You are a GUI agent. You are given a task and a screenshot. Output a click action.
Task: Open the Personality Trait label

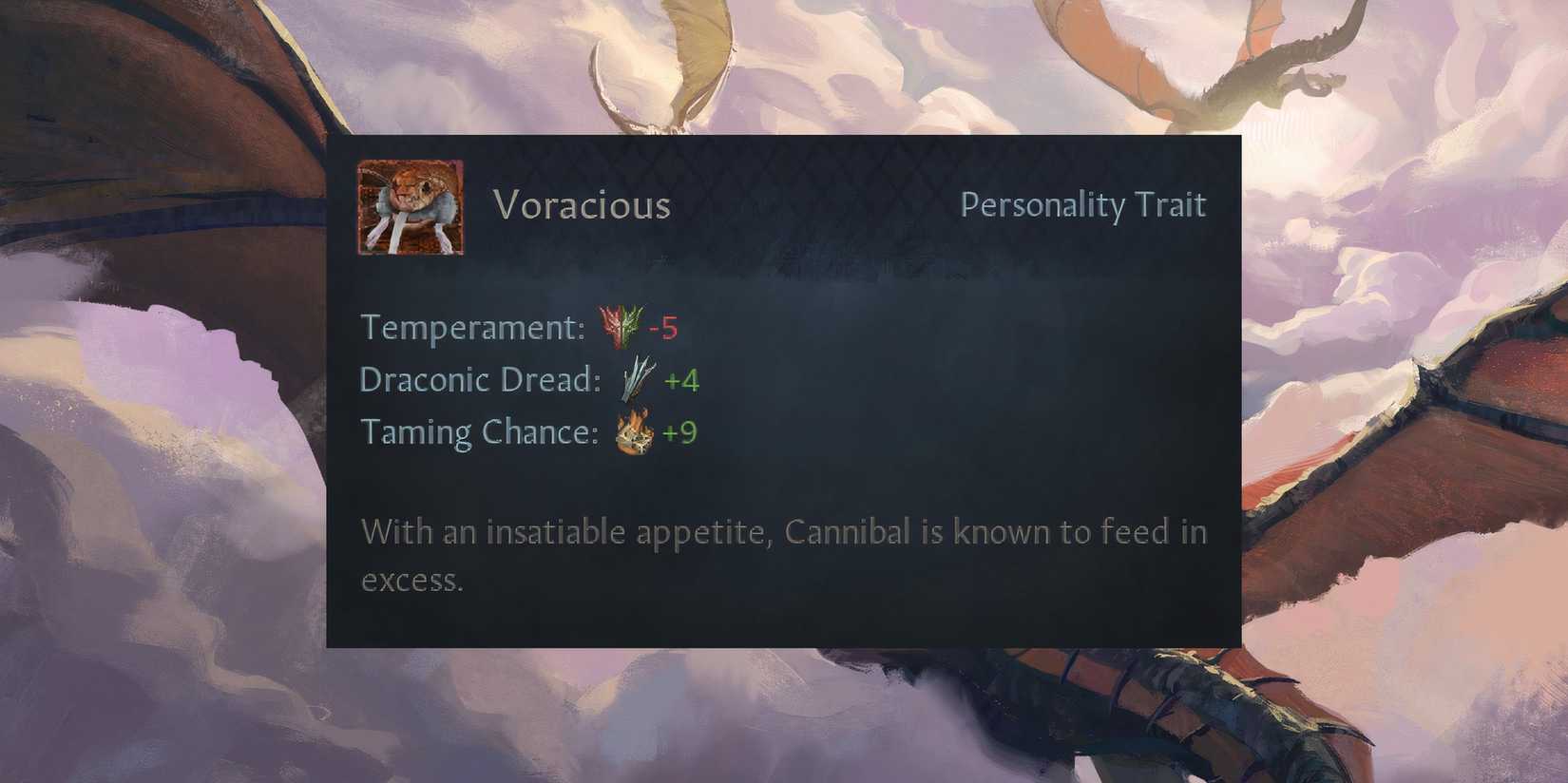coord(1082,204)
